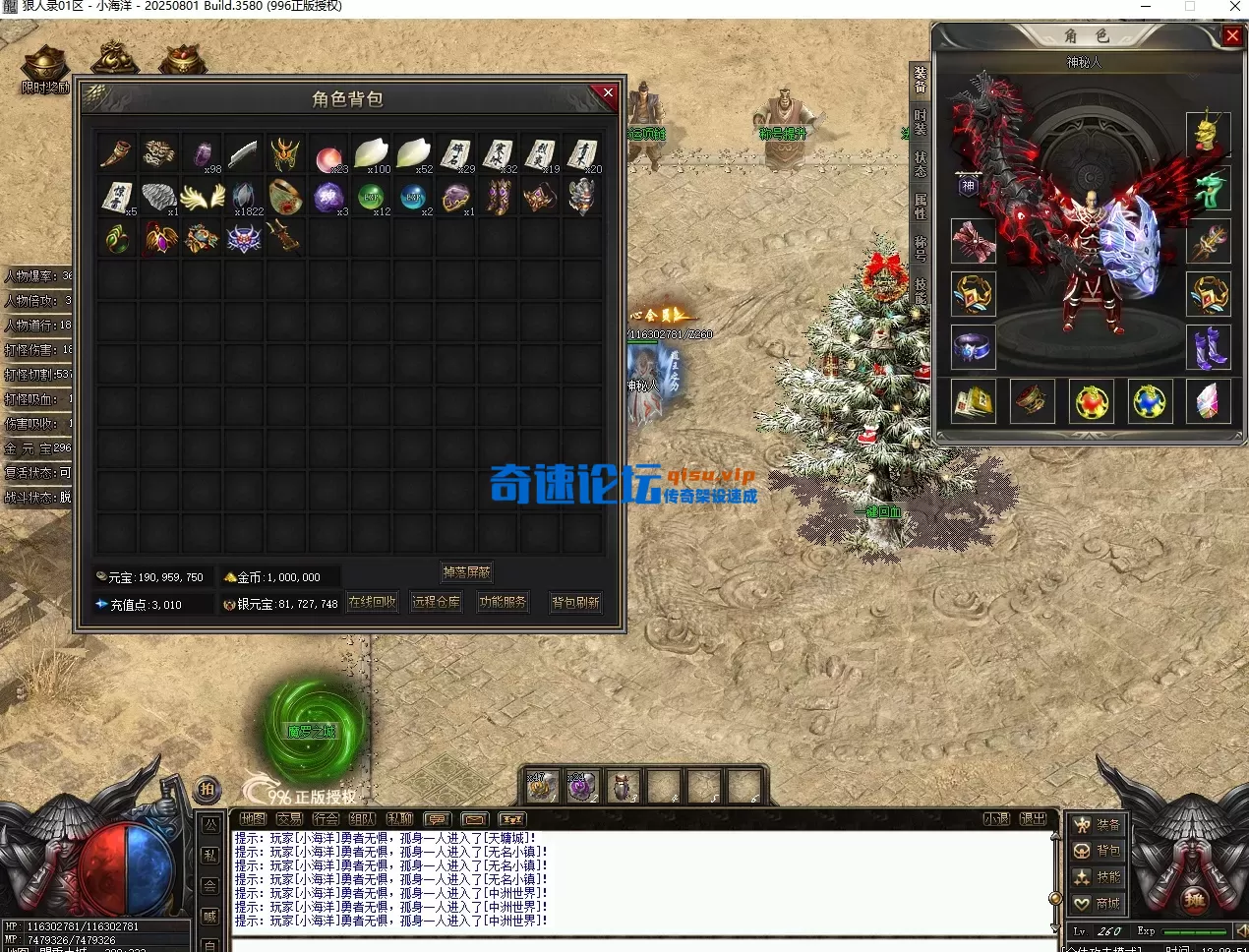Select the green dragon necklace slot

click(x=1209, y=187)
